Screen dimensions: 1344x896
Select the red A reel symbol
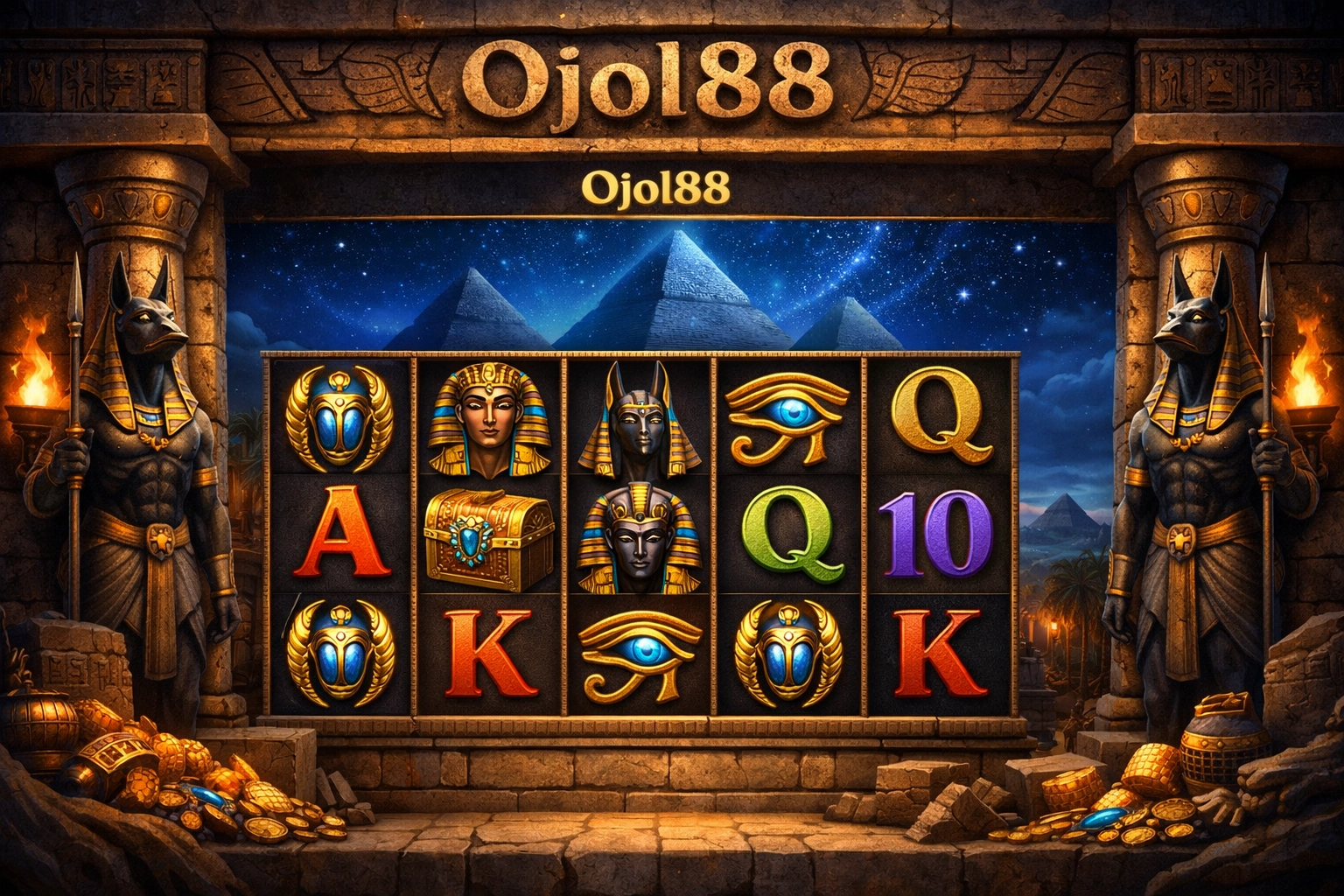pos(338,536)
